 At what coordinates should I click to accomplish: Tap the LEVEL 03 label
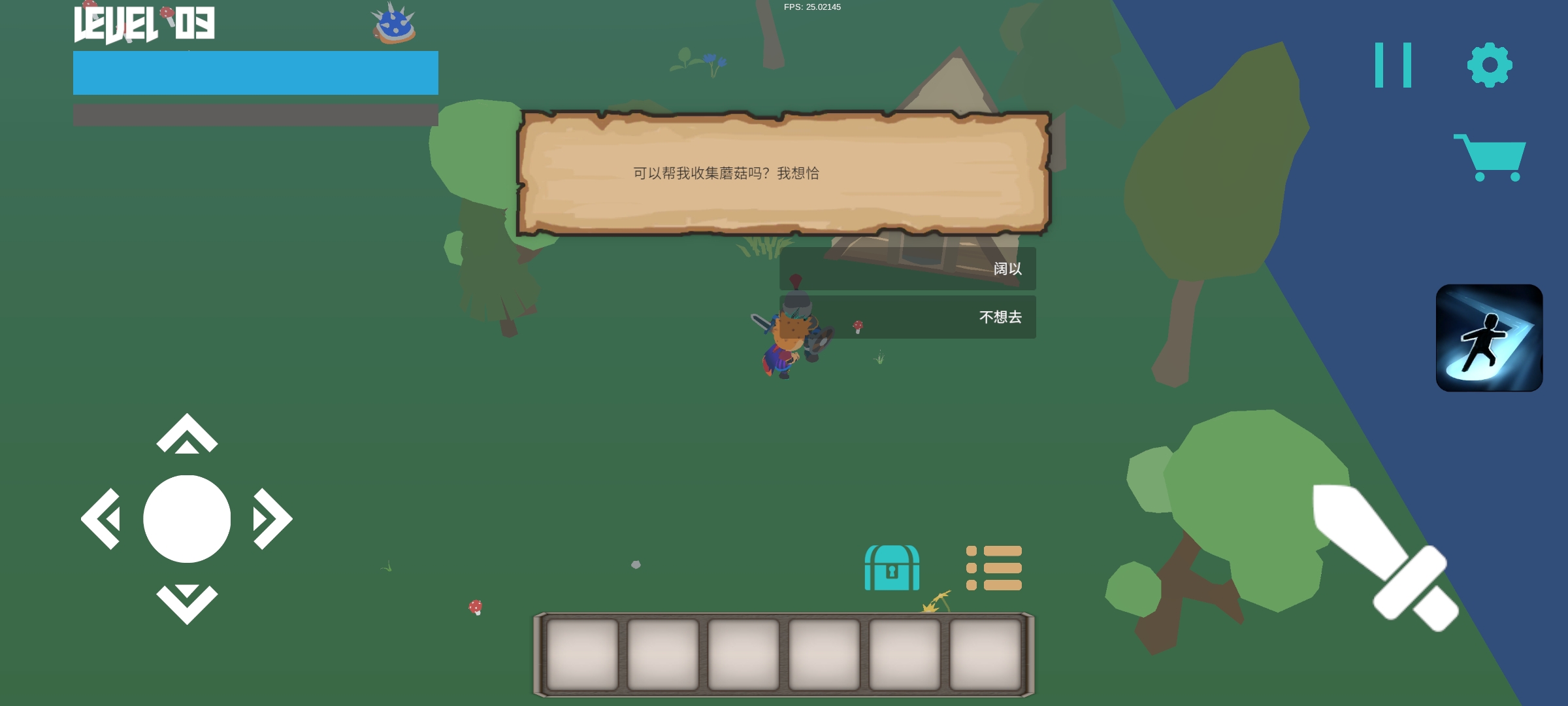coord(145,25)
